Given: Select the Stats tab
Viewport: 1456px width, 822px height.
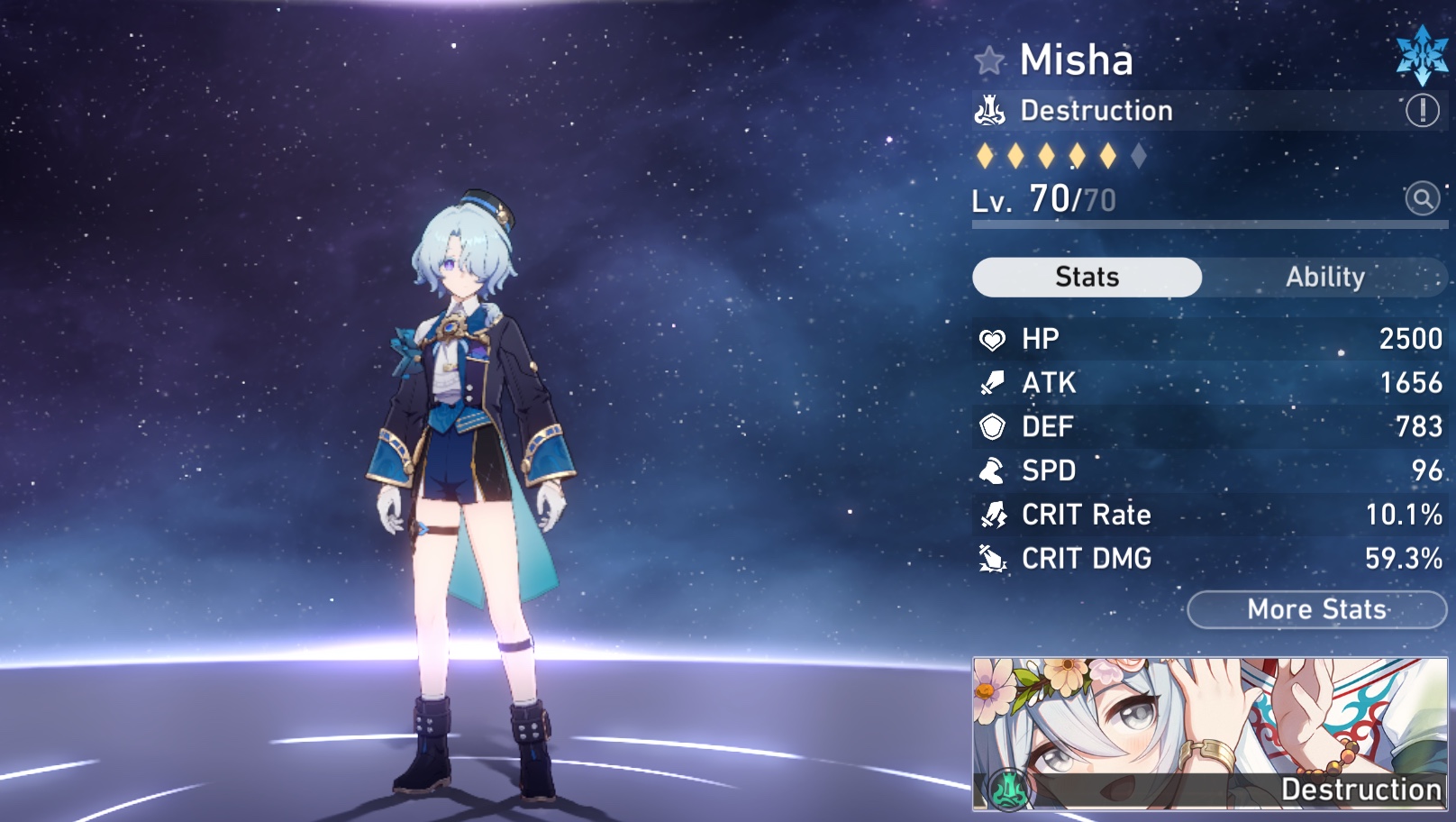Looking at the screenshot, I should 1085,278.
